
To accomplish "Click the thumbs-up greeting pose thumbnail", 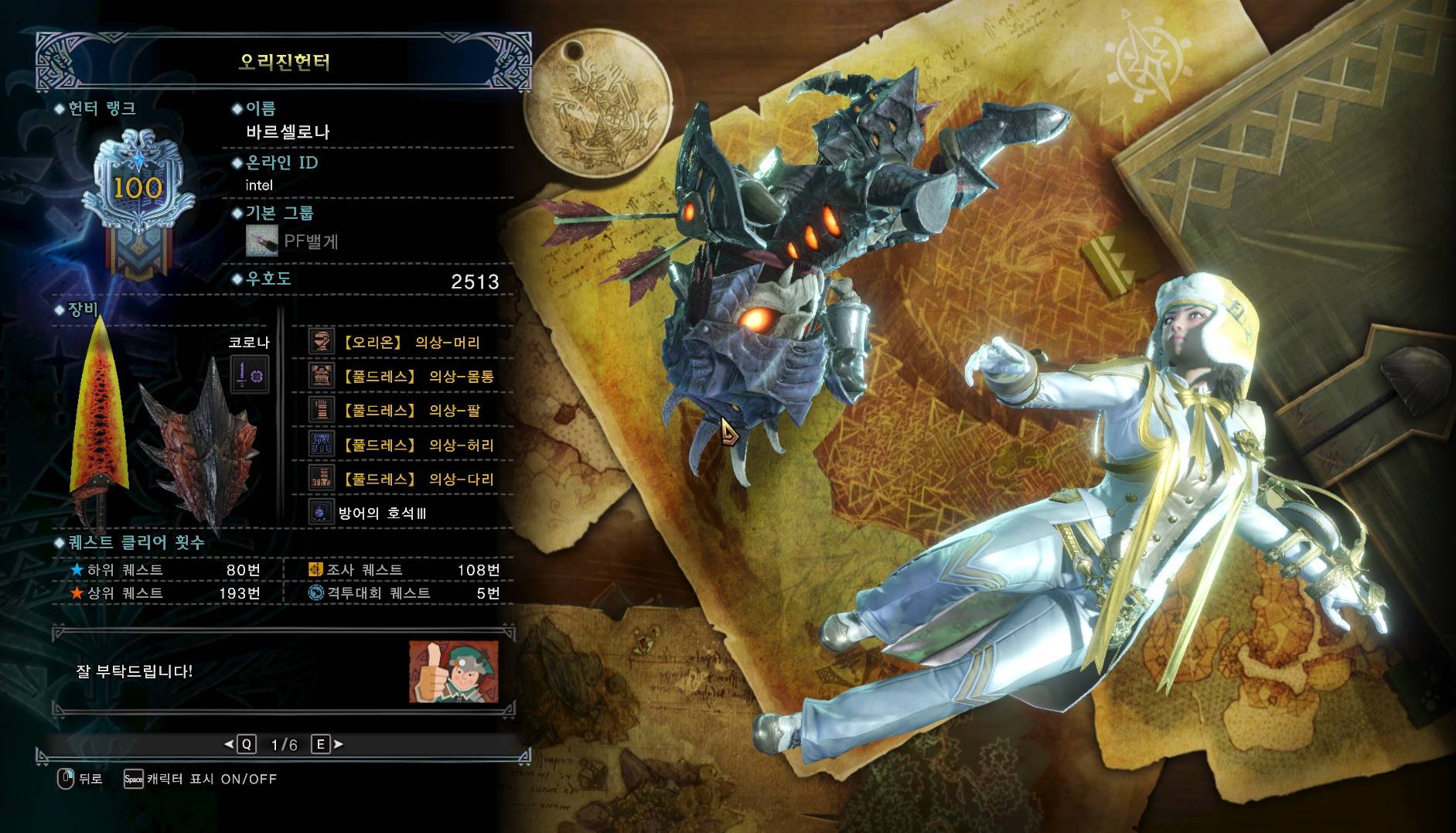I will tap(453, 671).
